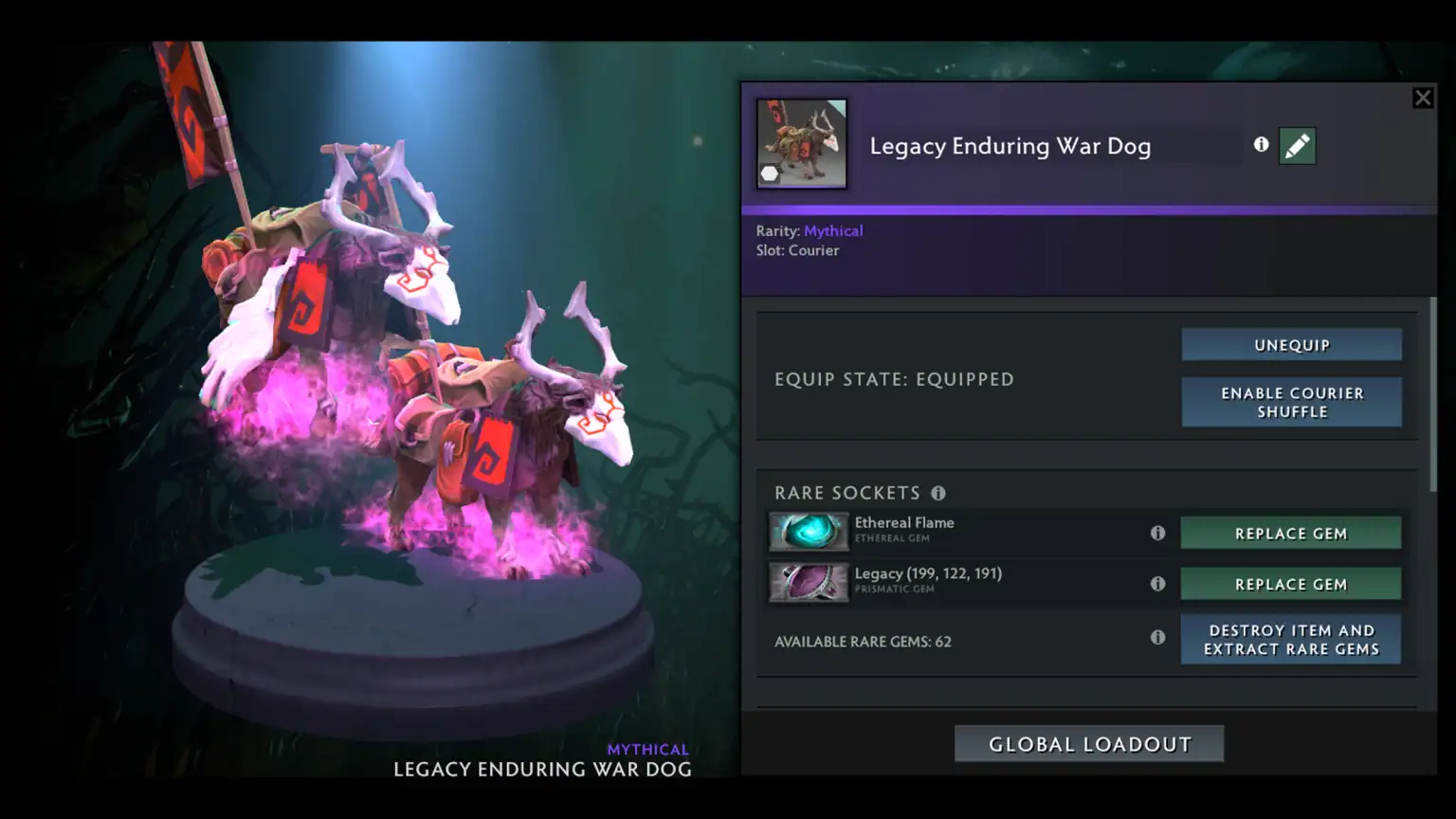This screenshot has width=1456, height=819.
Task: Click the info icon beside Ethereal Flame
Action: pos(1158,533)
